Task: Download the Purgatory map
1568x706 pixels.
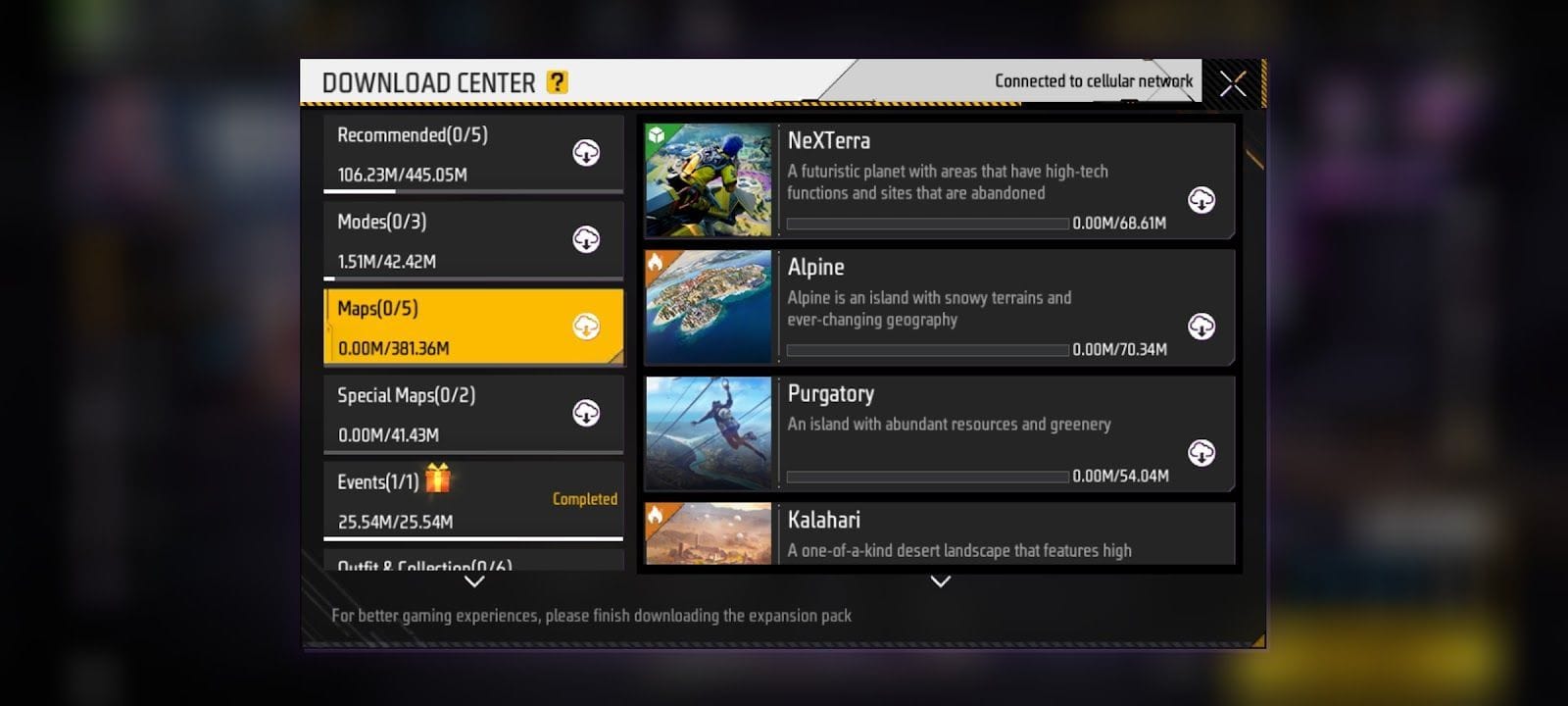Action: tap(1201, 453)
